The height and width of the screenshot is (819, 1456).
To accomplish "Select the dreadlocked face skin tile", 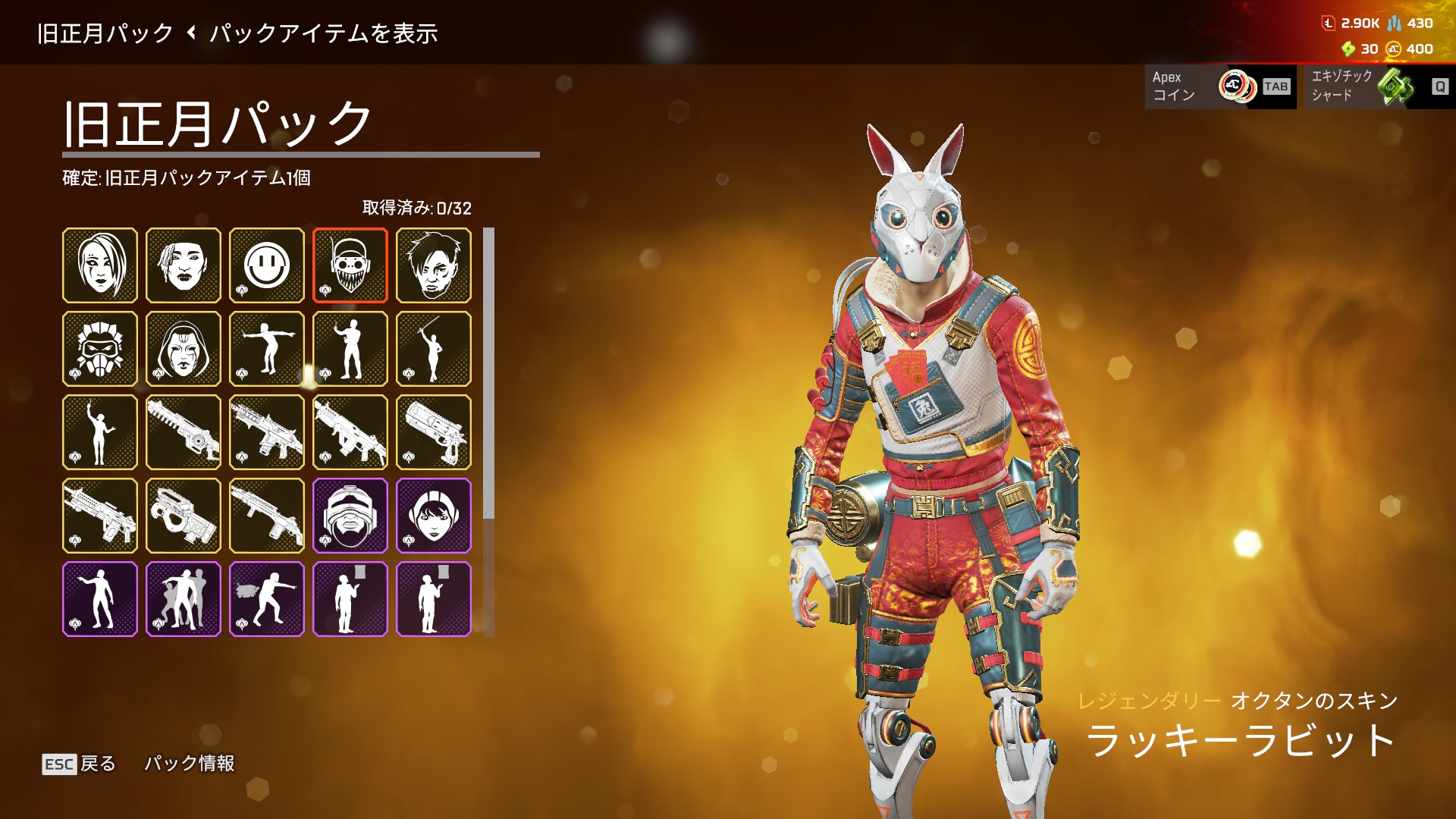I will 184,265.
